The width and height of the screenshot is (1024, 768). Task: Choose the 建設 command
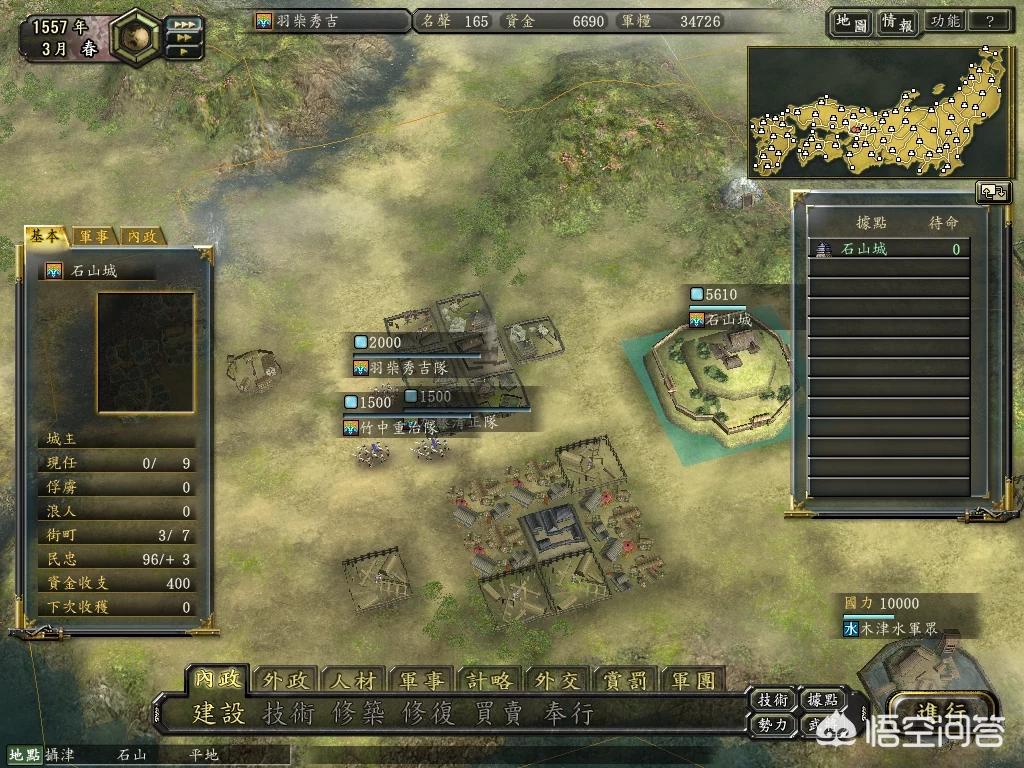coord(219,714)
